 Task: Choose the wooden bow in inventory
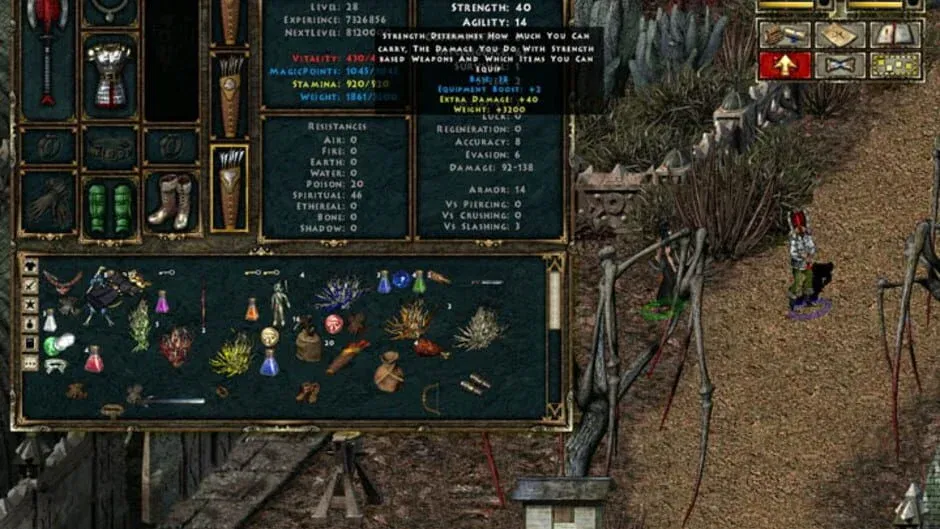(431, 397)
